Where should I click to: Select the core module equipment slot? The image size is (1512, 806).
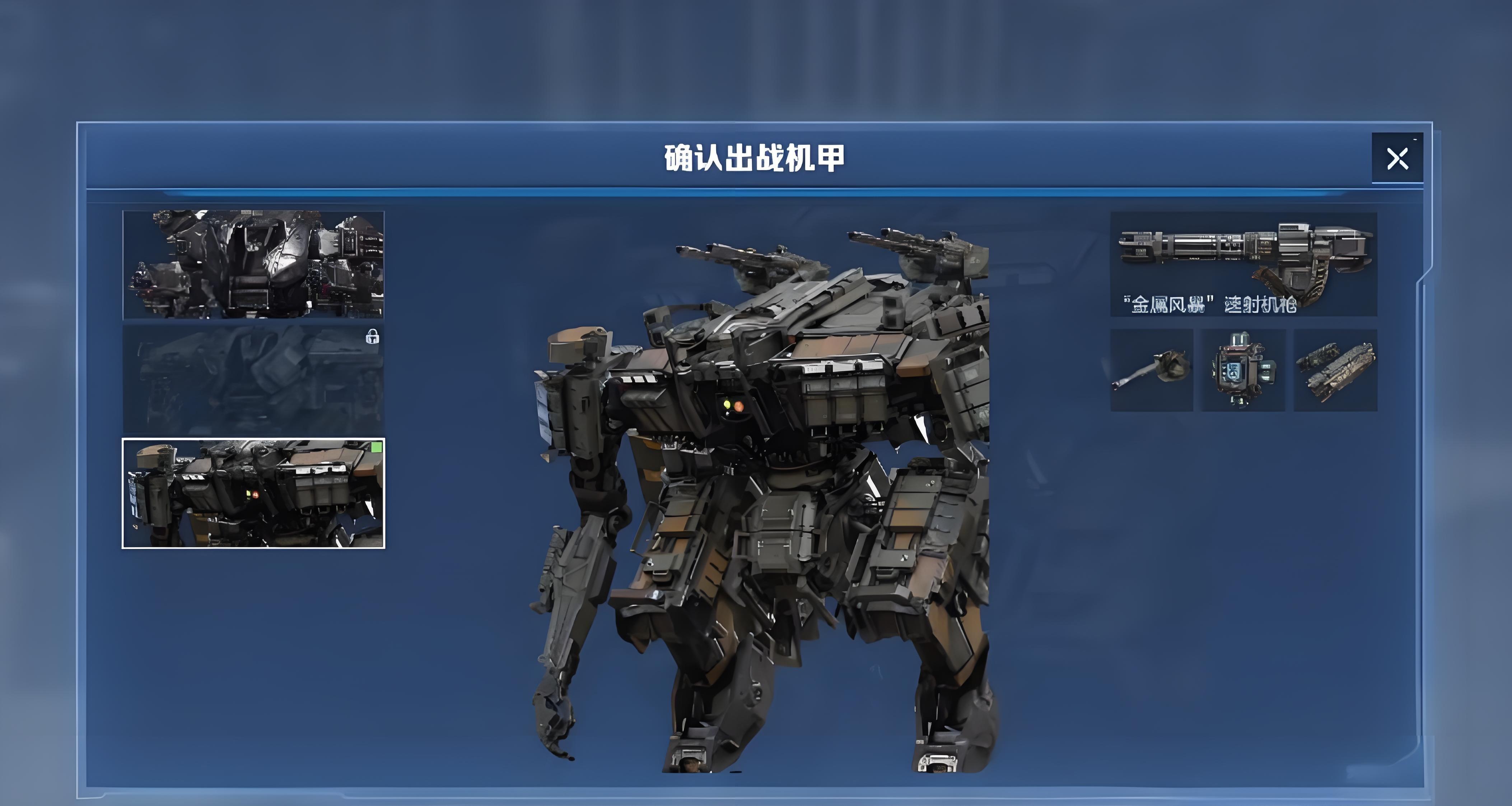pos(1243,370)
